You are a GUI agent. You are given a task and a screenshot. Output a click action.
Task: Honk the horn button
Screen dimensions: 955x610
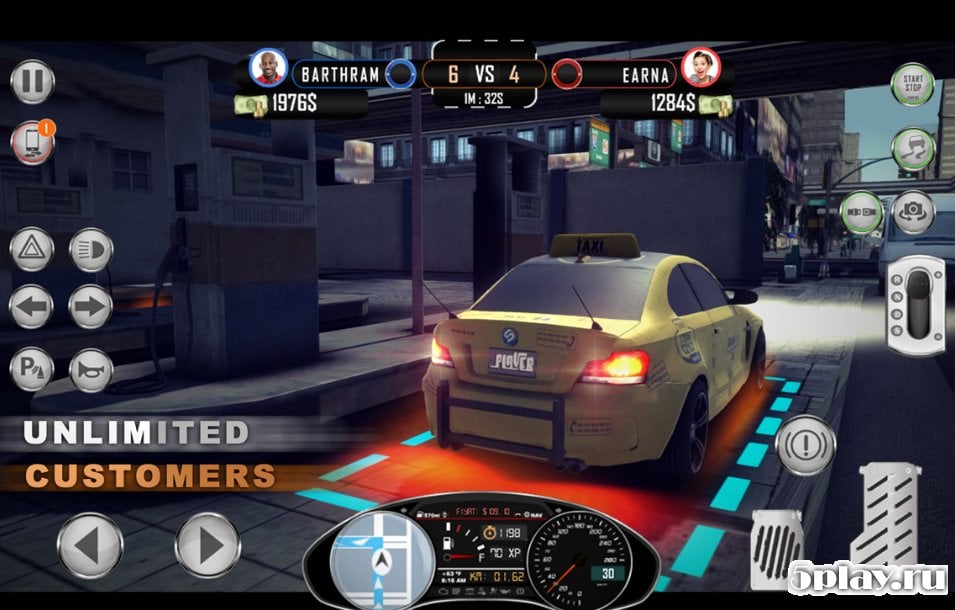[91, 369]
